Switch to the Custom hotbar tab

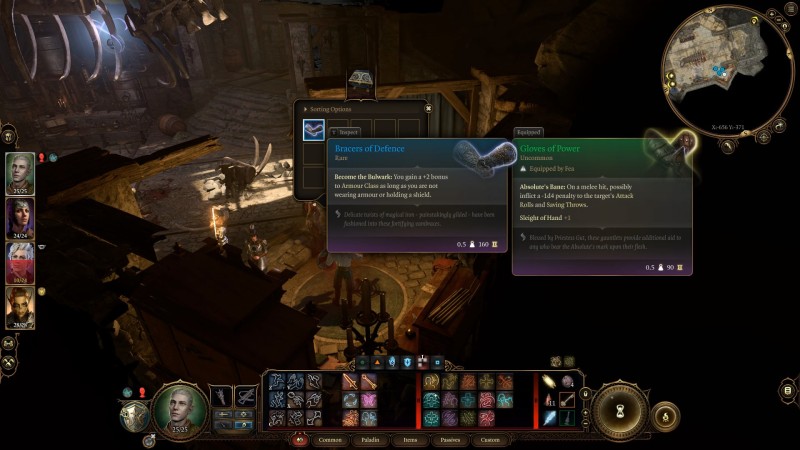[x=490, y=439]
